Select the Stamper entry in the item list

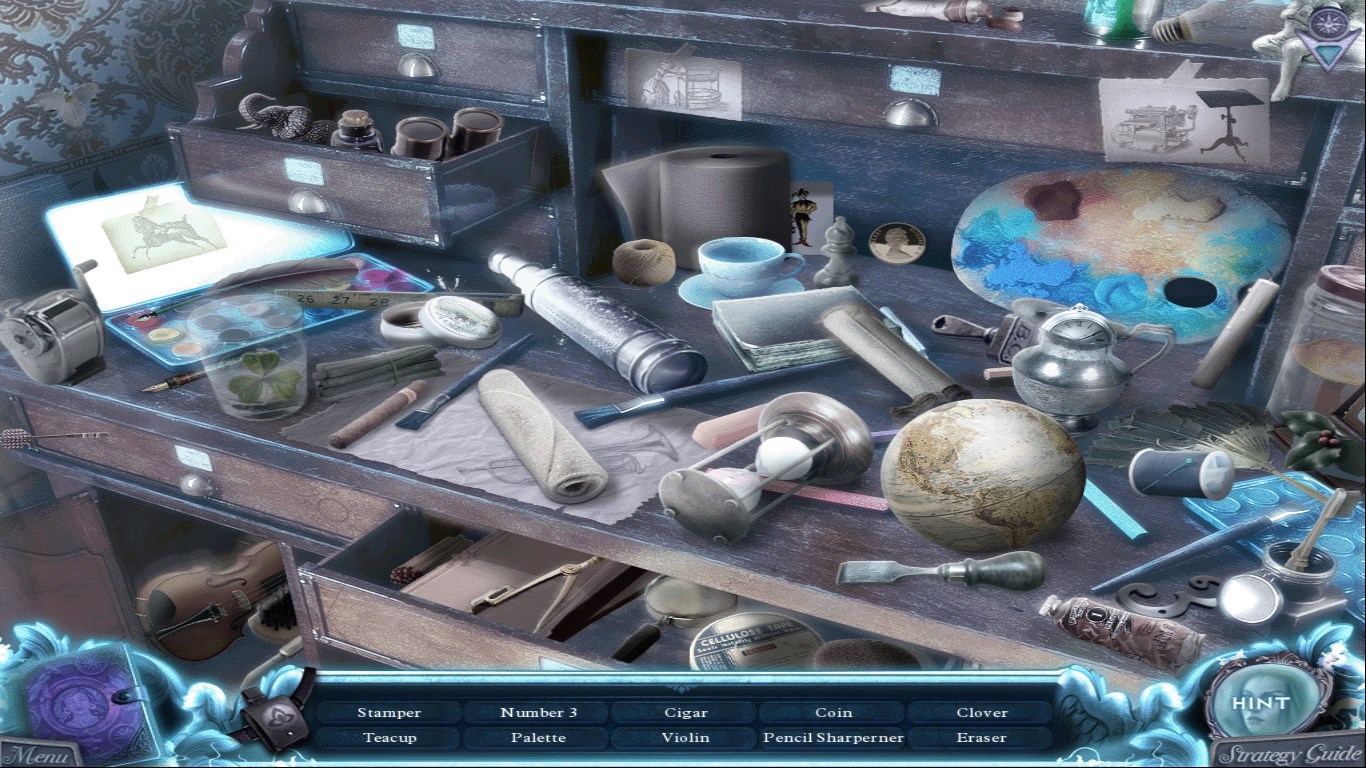pyautogui.click(x=389, y=713)
